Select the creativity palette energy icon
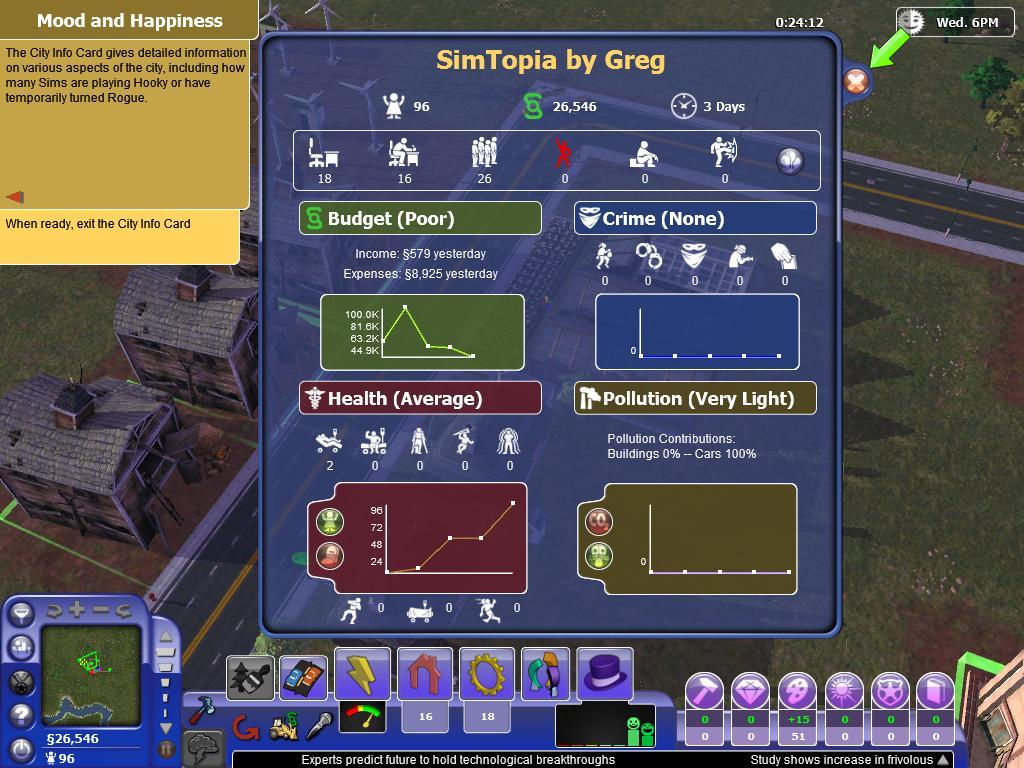1024x768 pixels. (797, 691)
